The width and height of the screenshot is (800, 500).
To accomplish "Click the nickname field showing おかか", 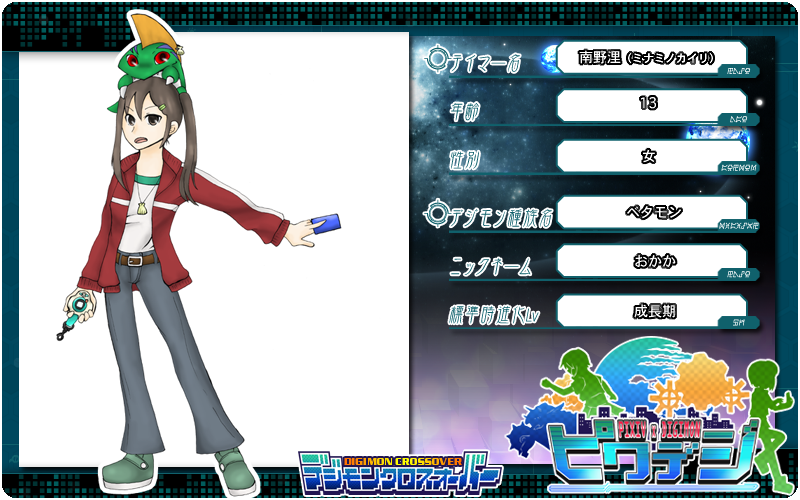I will click(650, 261).
